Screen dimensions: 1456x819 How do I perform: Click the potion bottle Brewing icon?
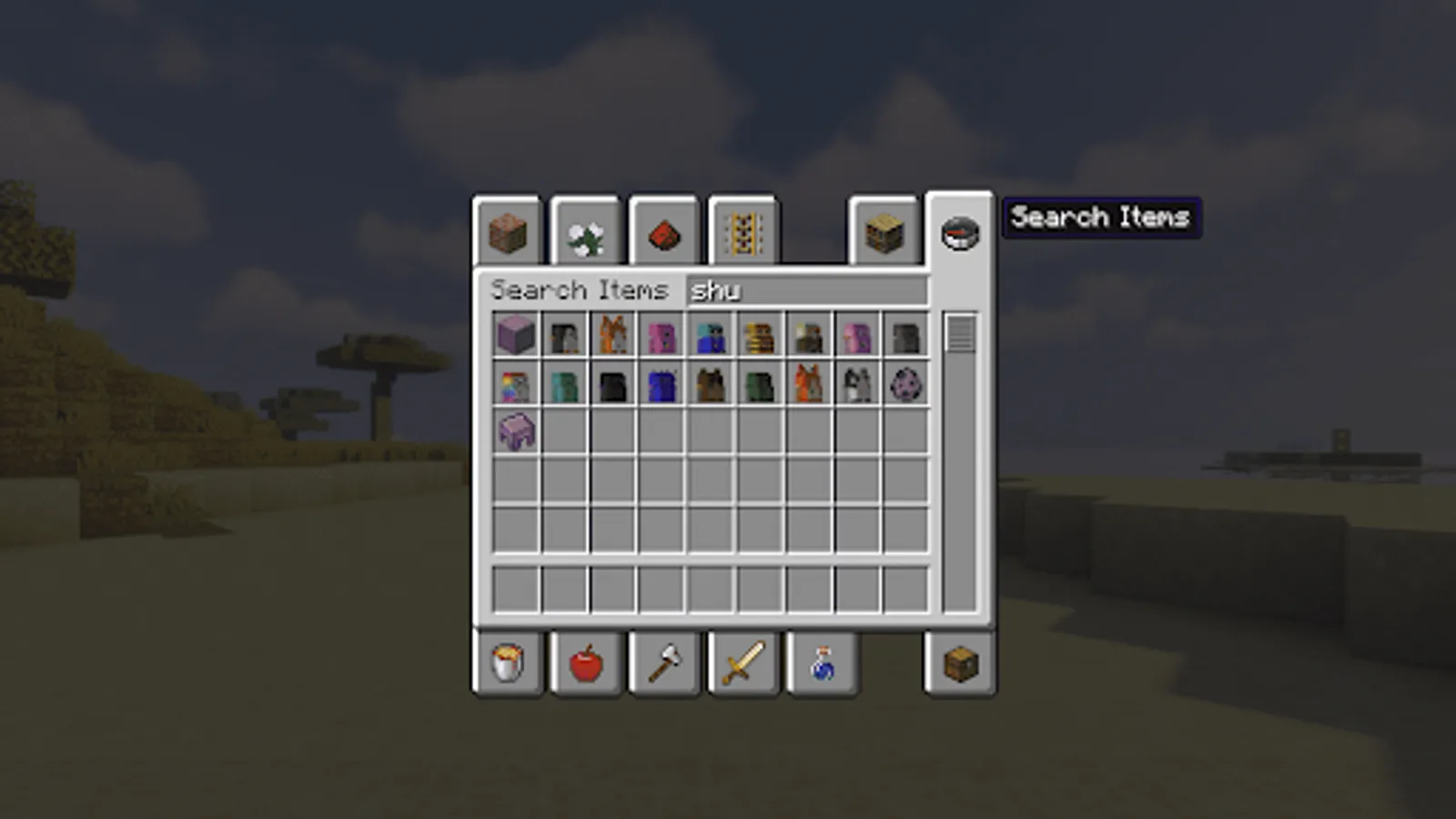[822, 665]
